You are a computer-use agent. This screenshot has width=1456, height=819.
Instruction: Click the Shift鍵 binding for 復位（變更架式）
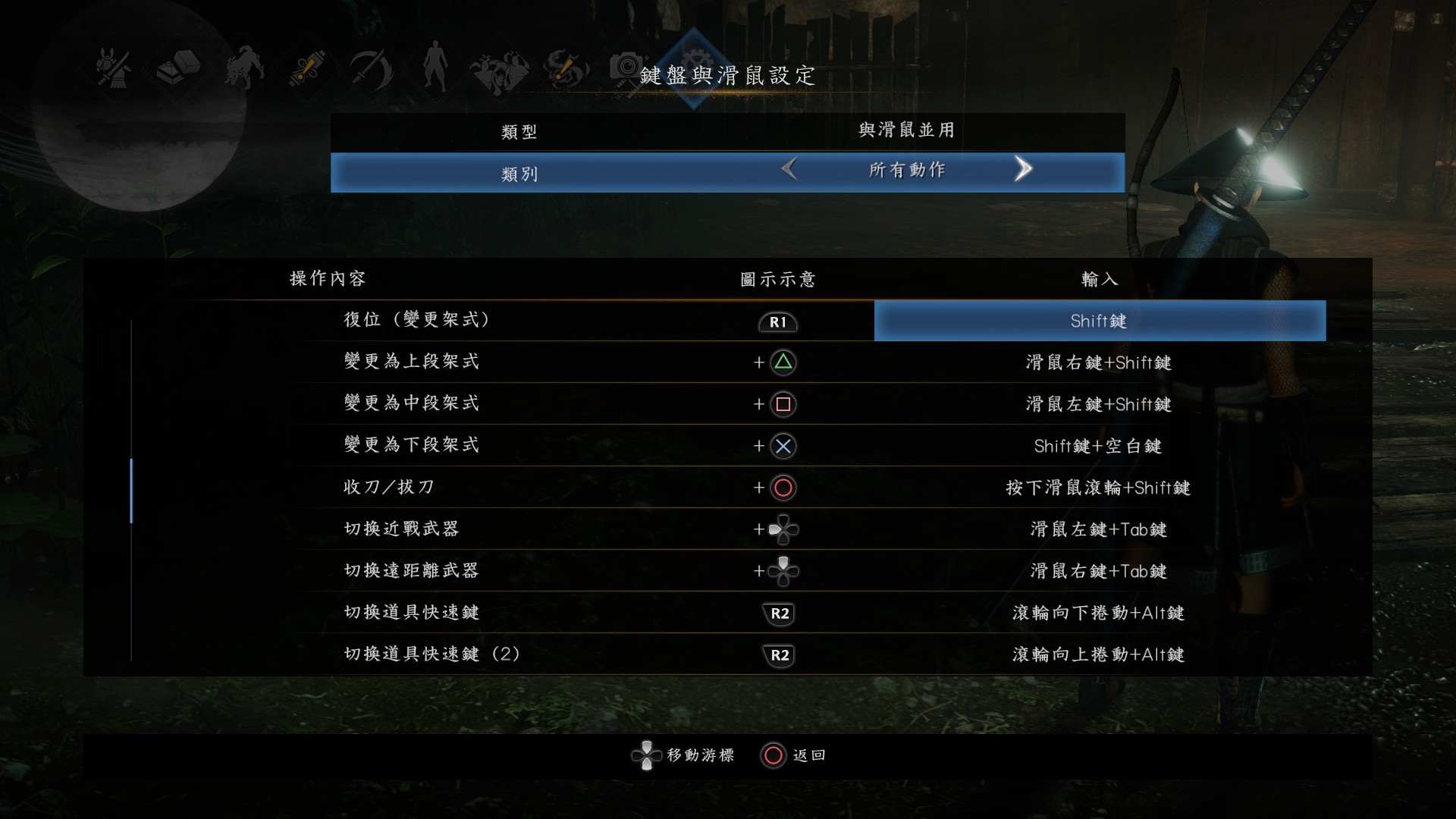[x=1099, y=321]
